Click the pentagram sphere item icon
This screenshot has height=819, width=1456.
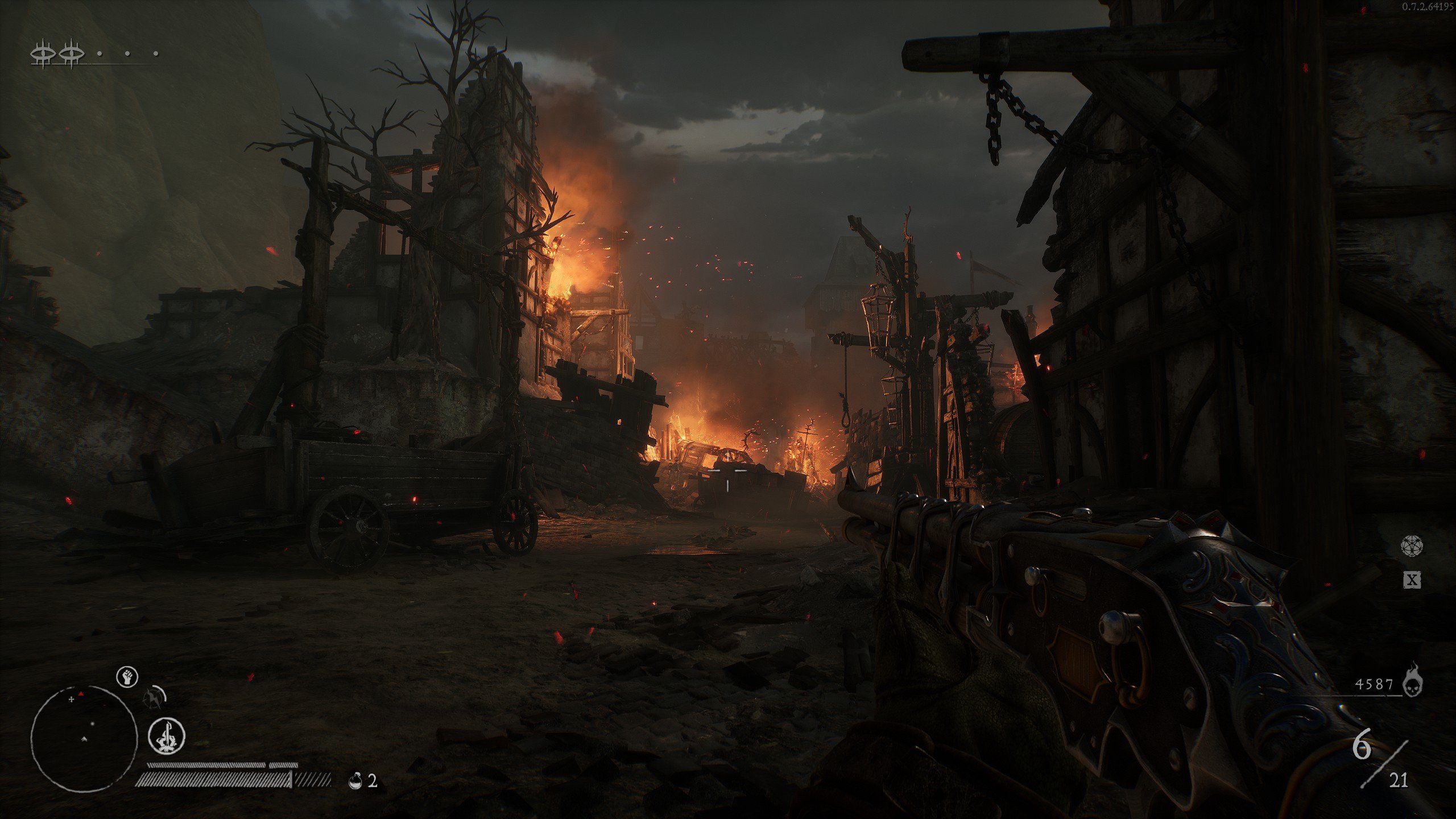[x=1411, y=546]
